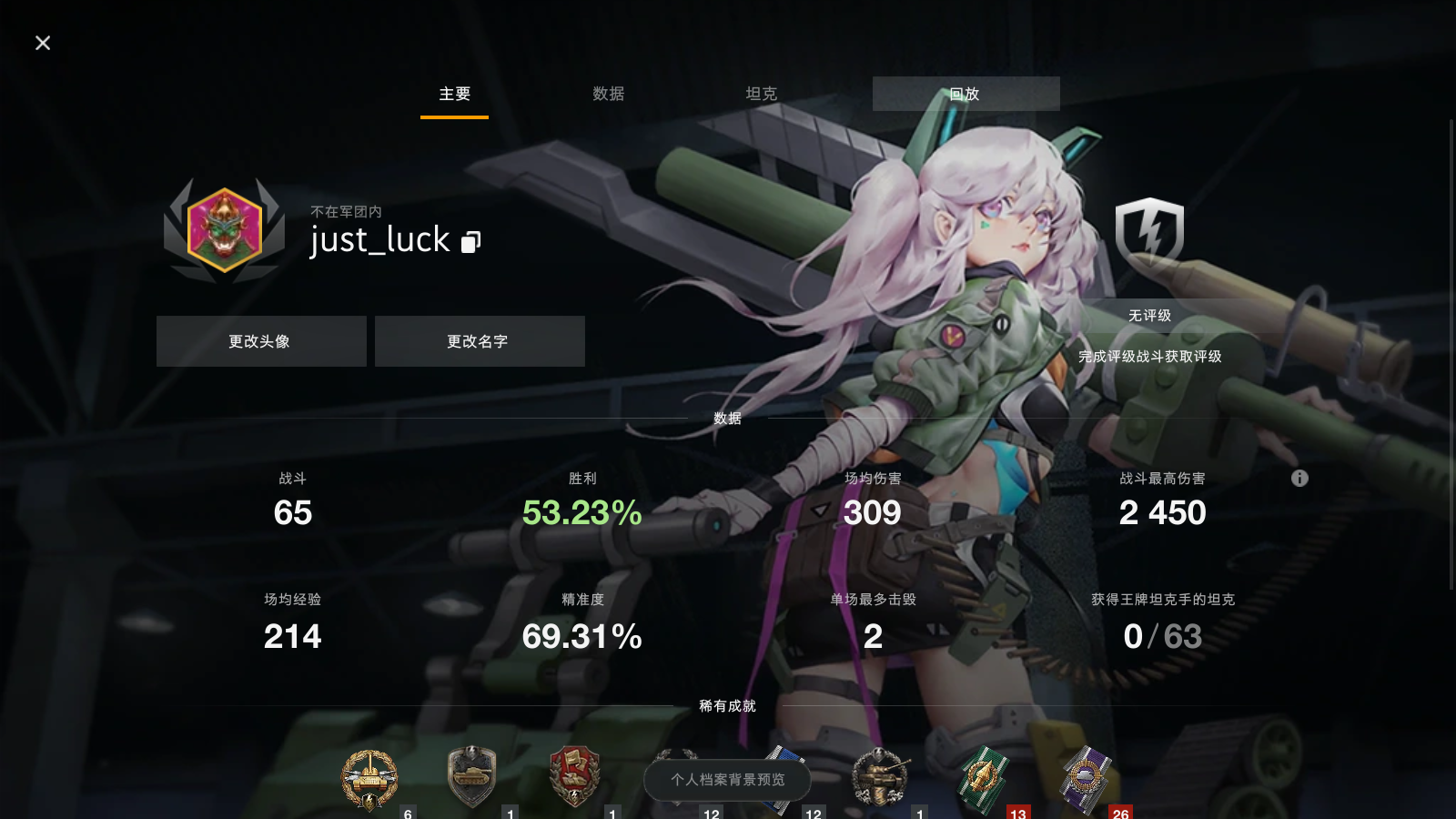The width and height of the screenshot is (1456, 819).
Task: Switch to the 主要 tab
Action: 454,94
